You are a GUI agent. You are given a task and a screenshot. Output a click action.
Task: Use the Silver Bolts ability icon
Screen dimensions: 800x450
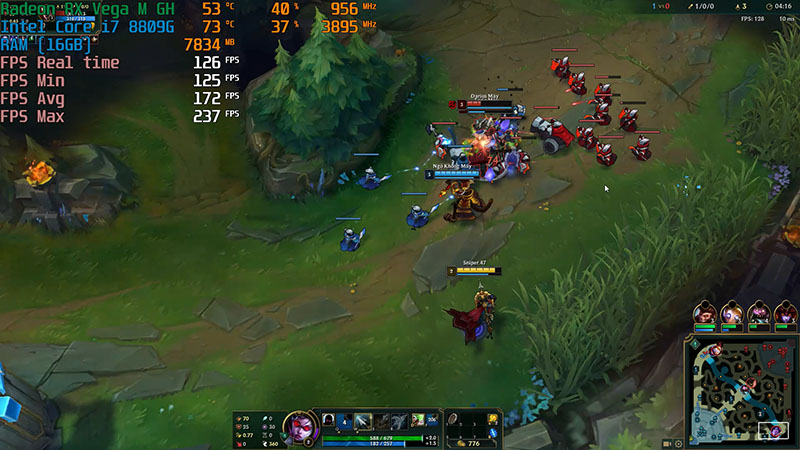[361, 421]
